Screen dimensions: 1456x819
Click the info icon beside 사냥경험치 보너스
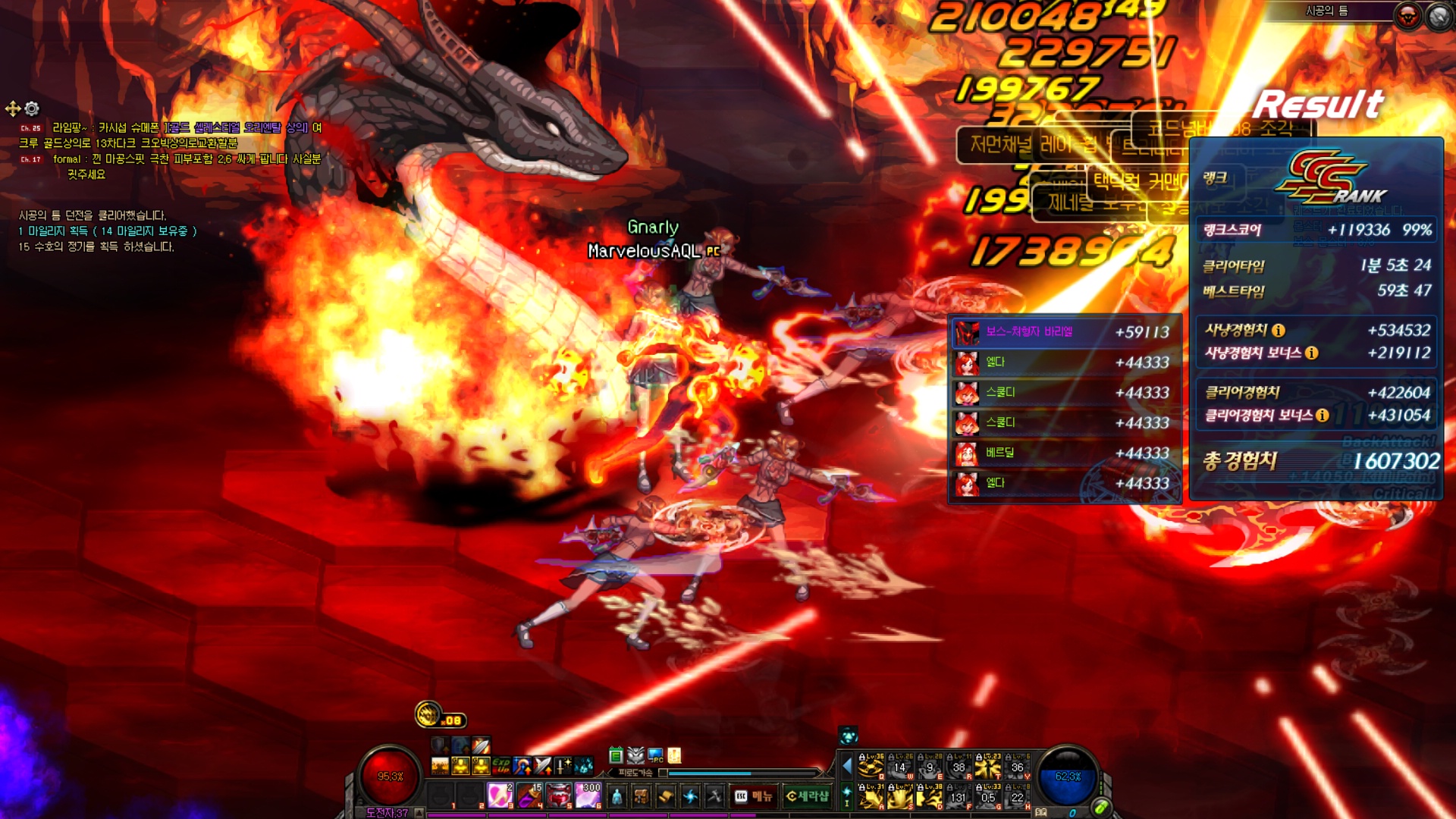[1311, 353]
